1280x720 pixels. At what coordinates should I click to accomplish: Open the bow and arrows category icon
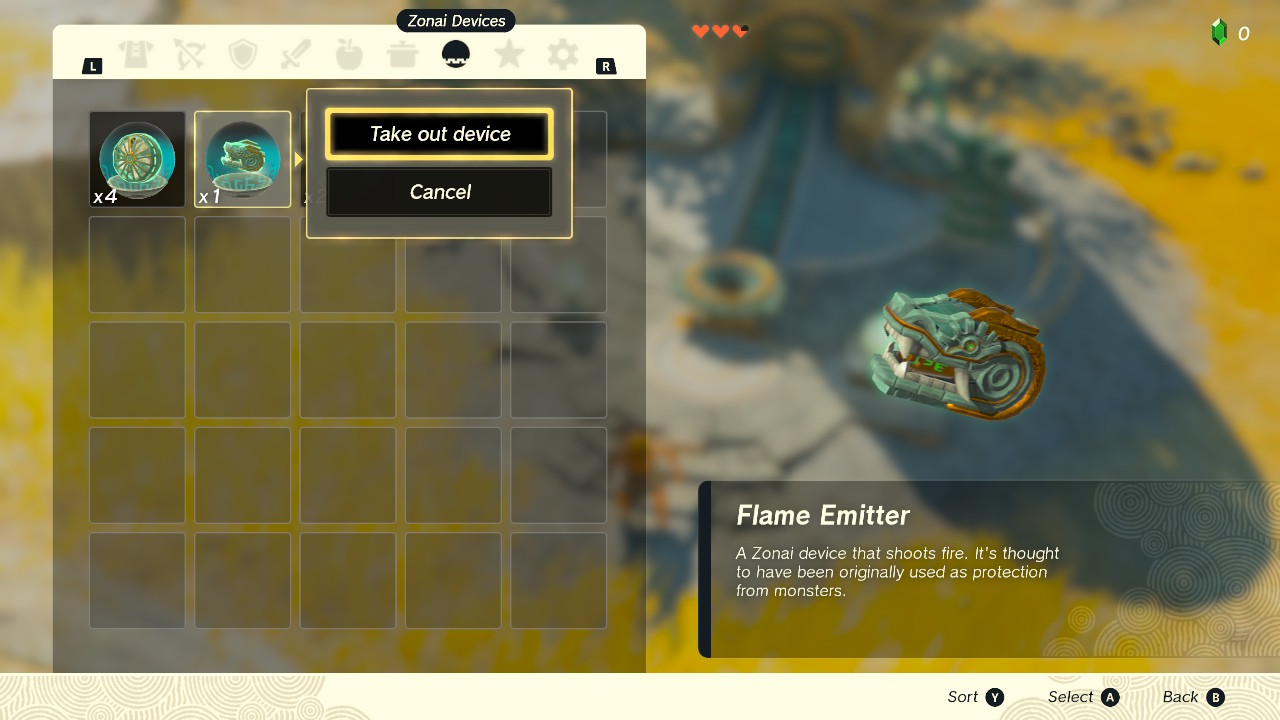click(189, 53)
